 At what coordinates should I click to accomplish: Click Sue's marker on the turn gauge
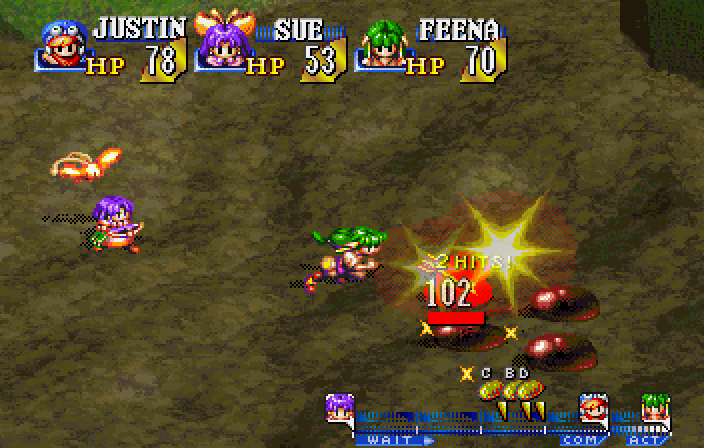[340, 409]
